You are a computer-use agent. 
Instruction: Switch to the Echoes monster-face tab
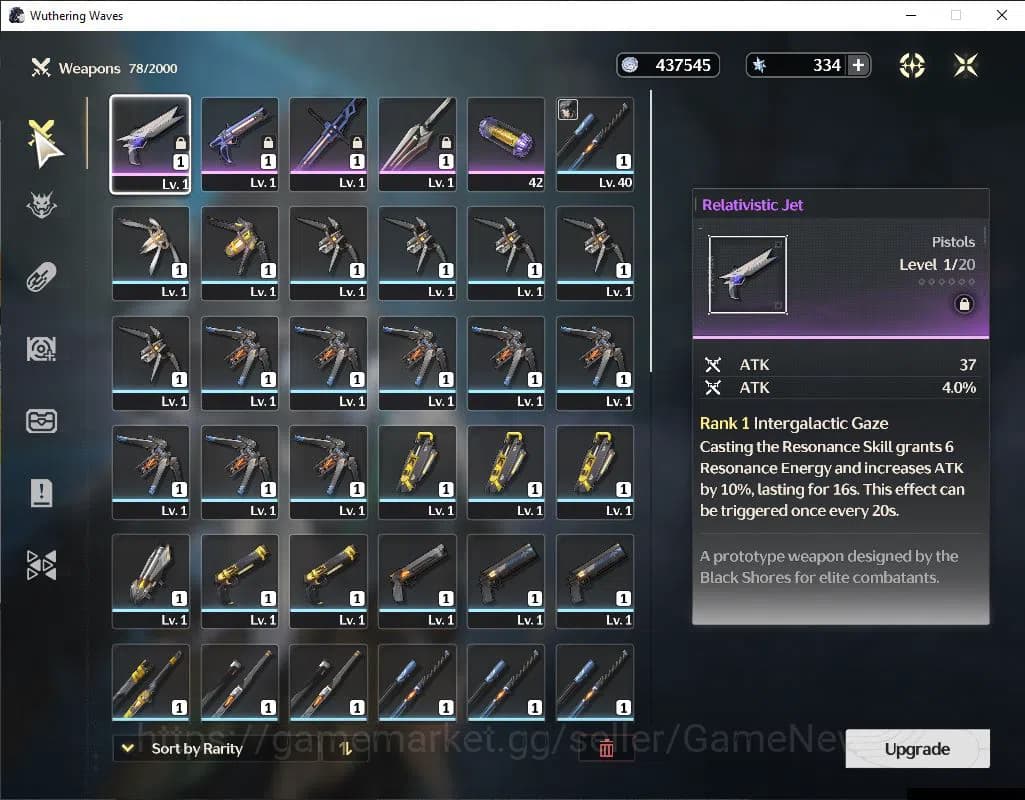click(42, 206)
